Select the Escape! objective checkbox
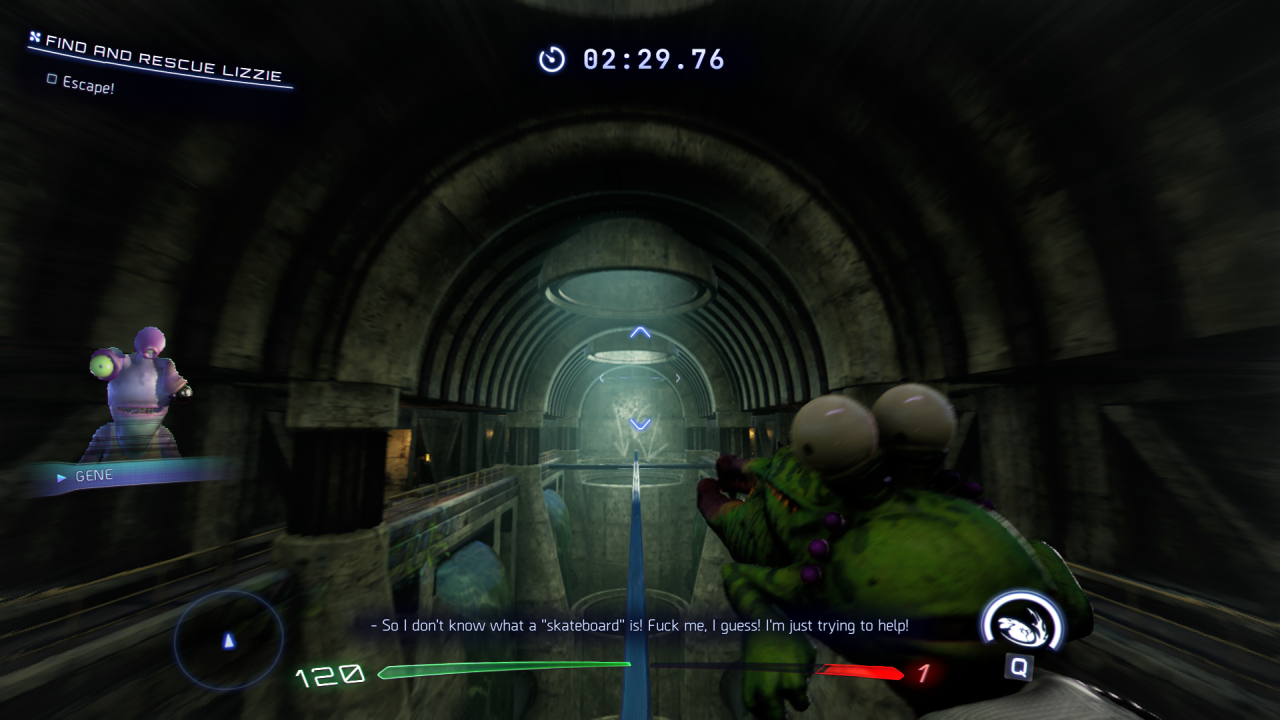Image resolution: width=1280 pixels, height=720 pixels. (x=52, y=79)
